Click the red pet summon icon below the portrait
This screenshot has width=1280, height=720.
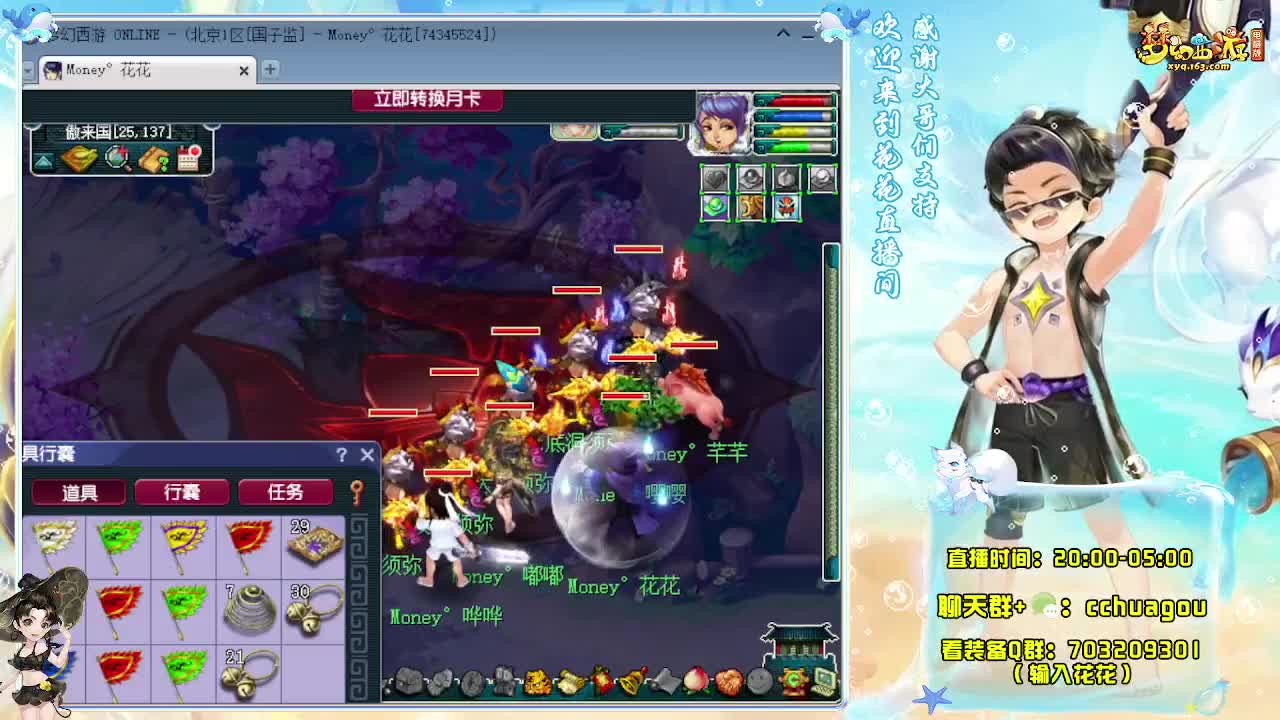(787, 208)
